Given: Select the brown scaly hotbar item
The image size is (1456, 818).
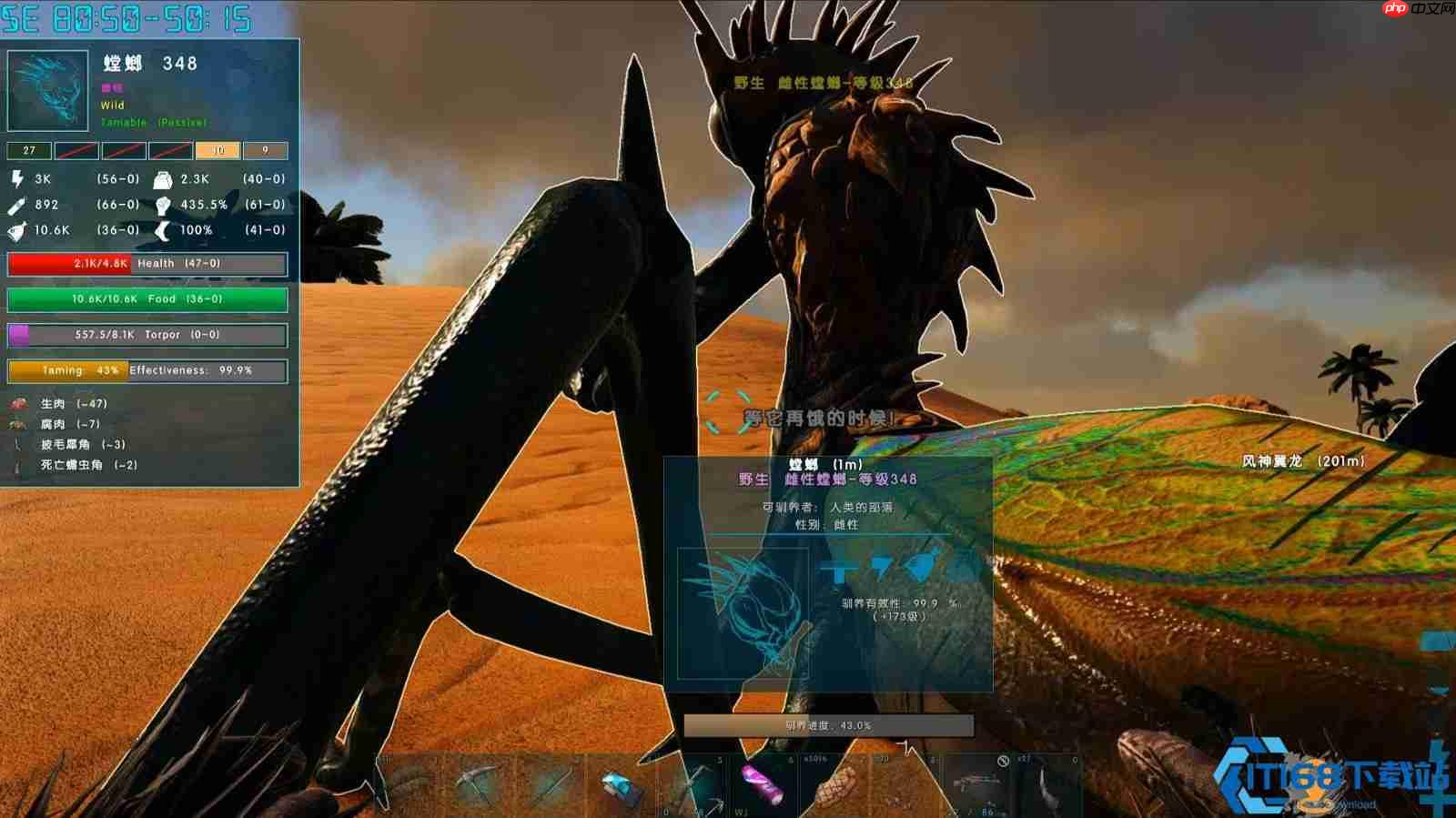Looking at the screenshot, I should (834, 784).
